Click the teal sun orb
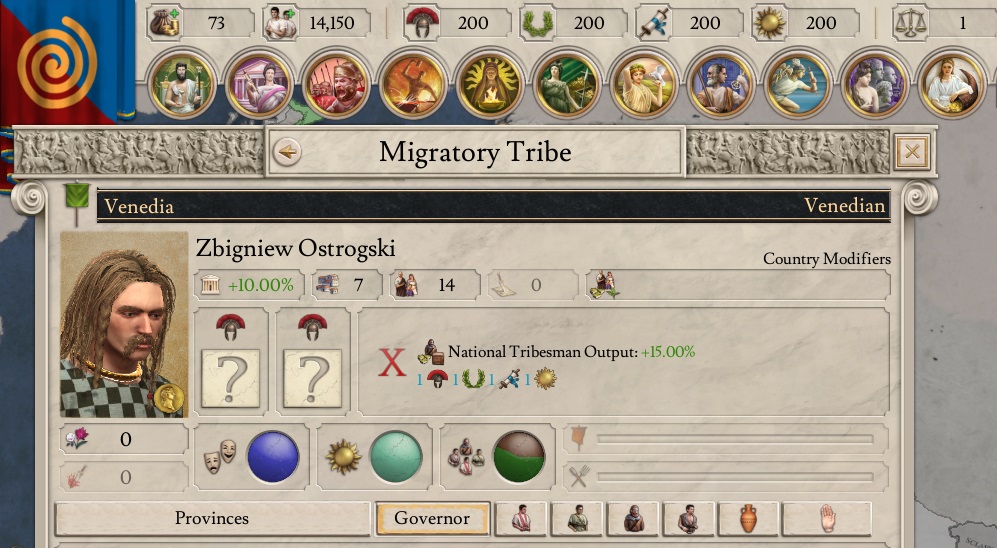 point(397,456)
